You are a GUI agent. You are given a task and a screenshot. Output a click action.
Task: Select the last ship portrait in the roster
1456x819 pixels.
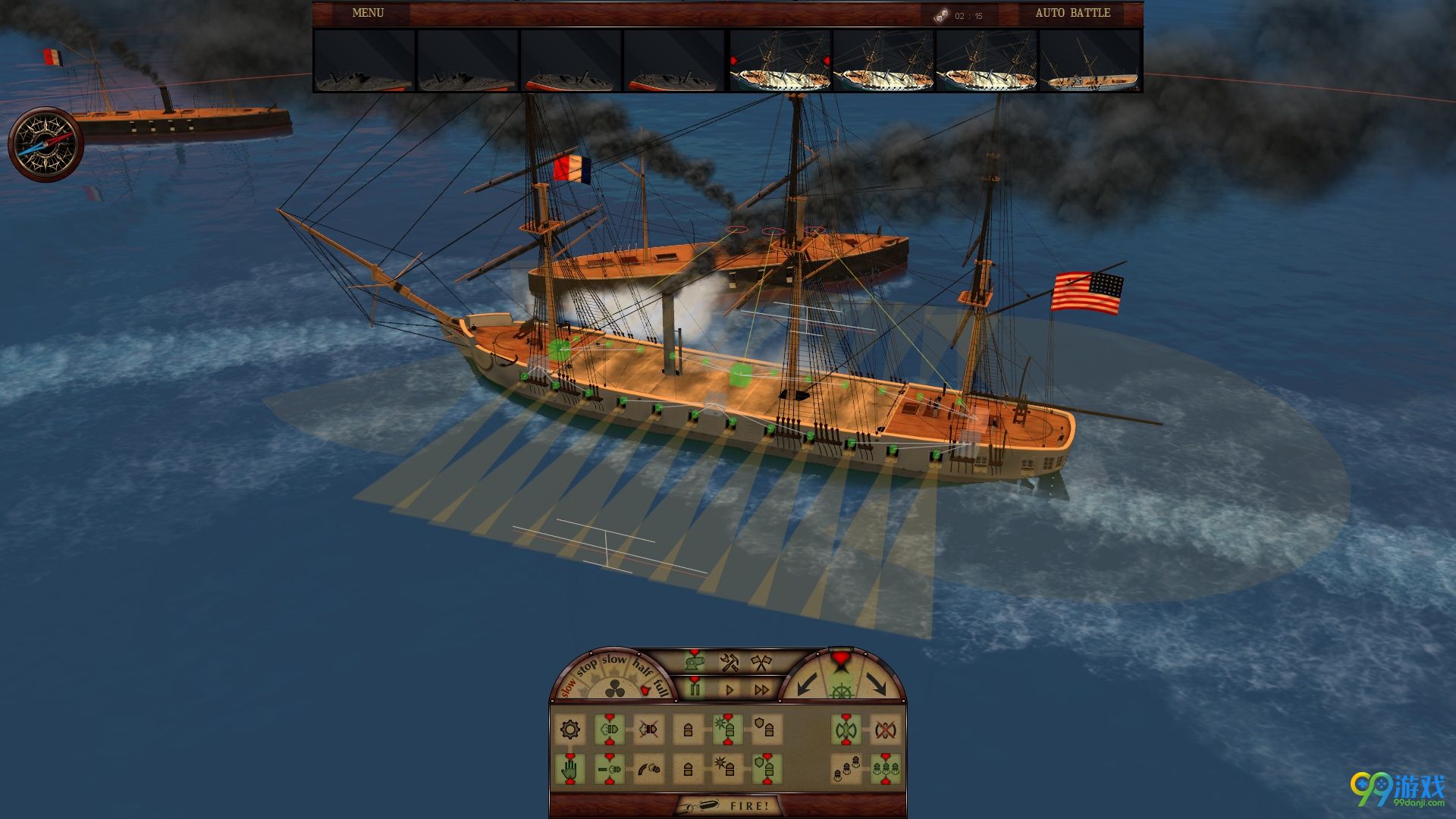coord(1090,61)
